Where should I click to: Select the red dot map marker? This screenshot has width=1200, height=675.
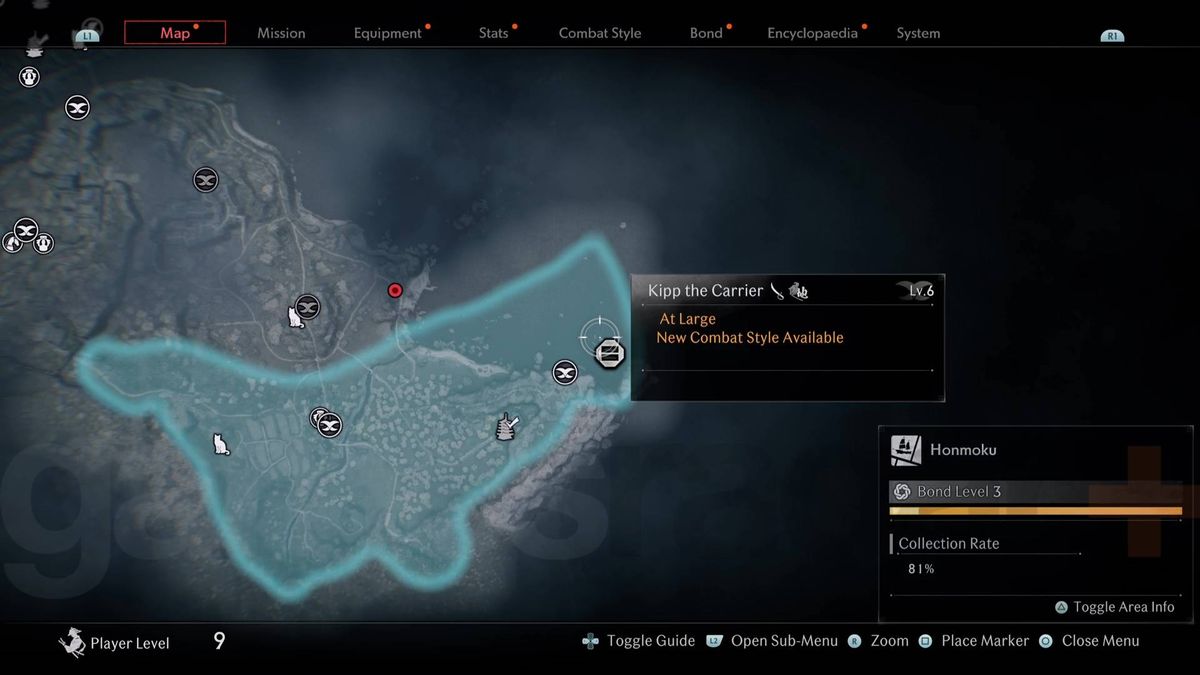tap(395, 291)
